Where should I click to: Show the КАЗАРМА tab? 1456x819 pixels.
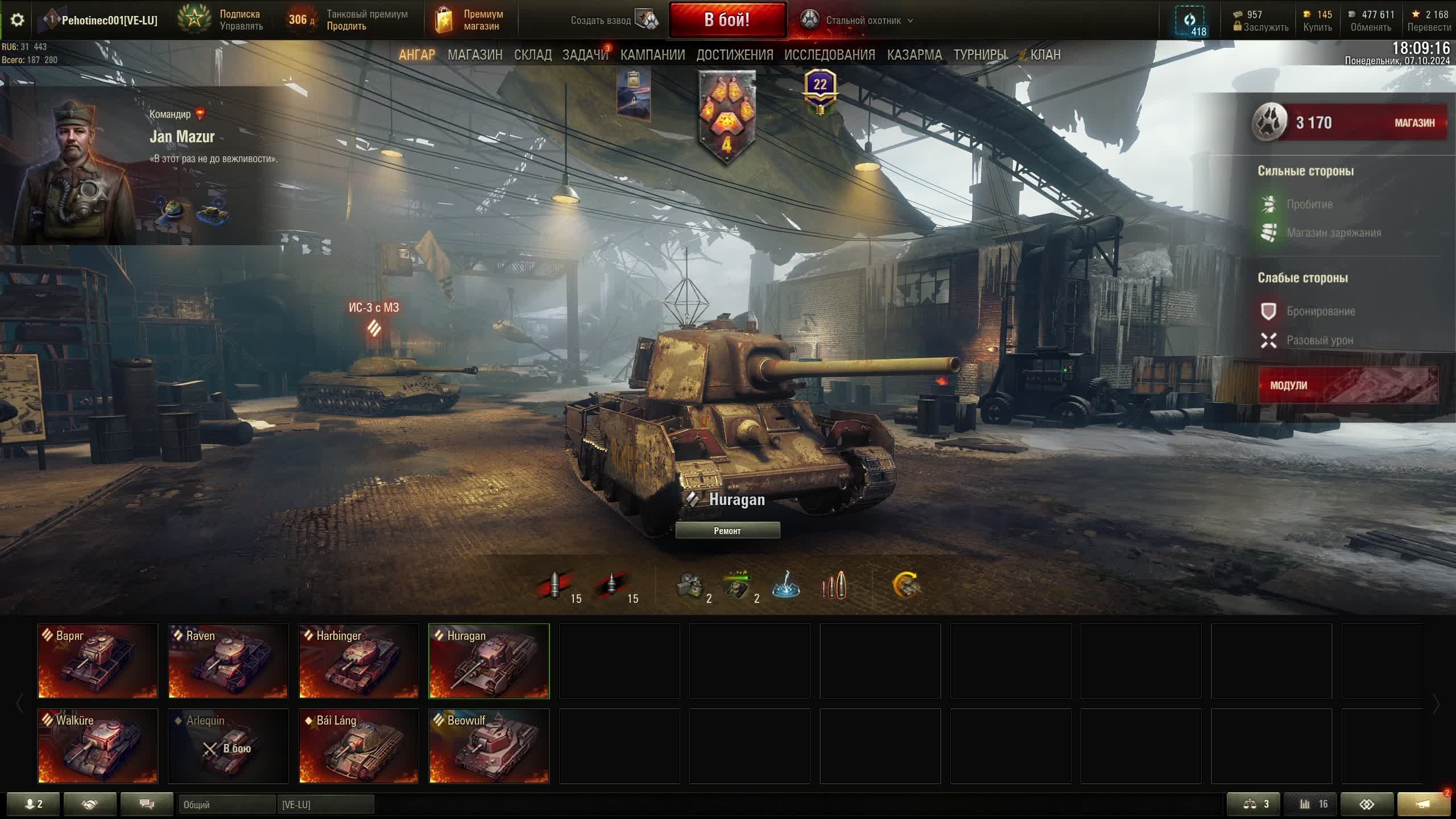coord(914,55)
